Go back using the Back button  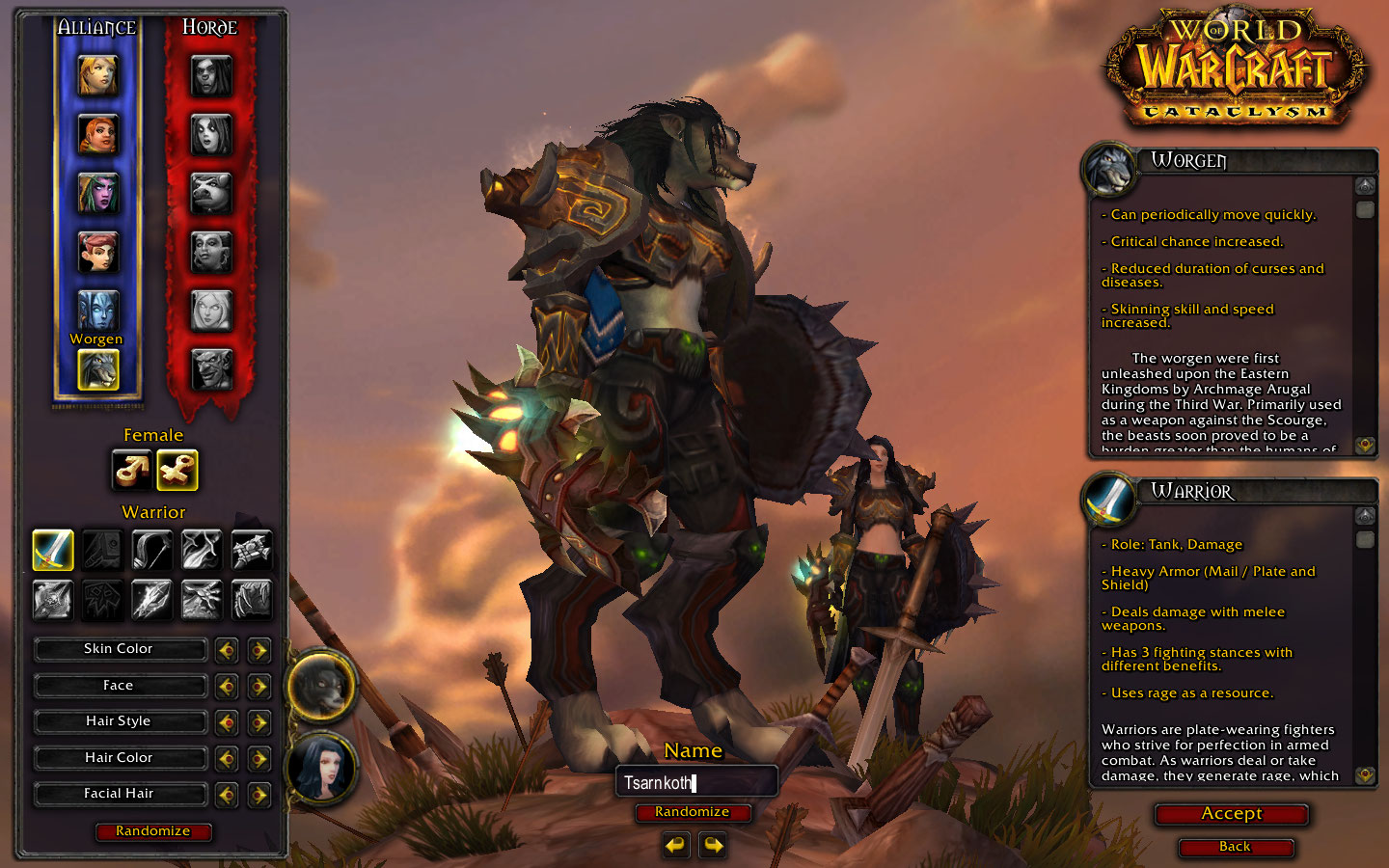coord(1235,847)
